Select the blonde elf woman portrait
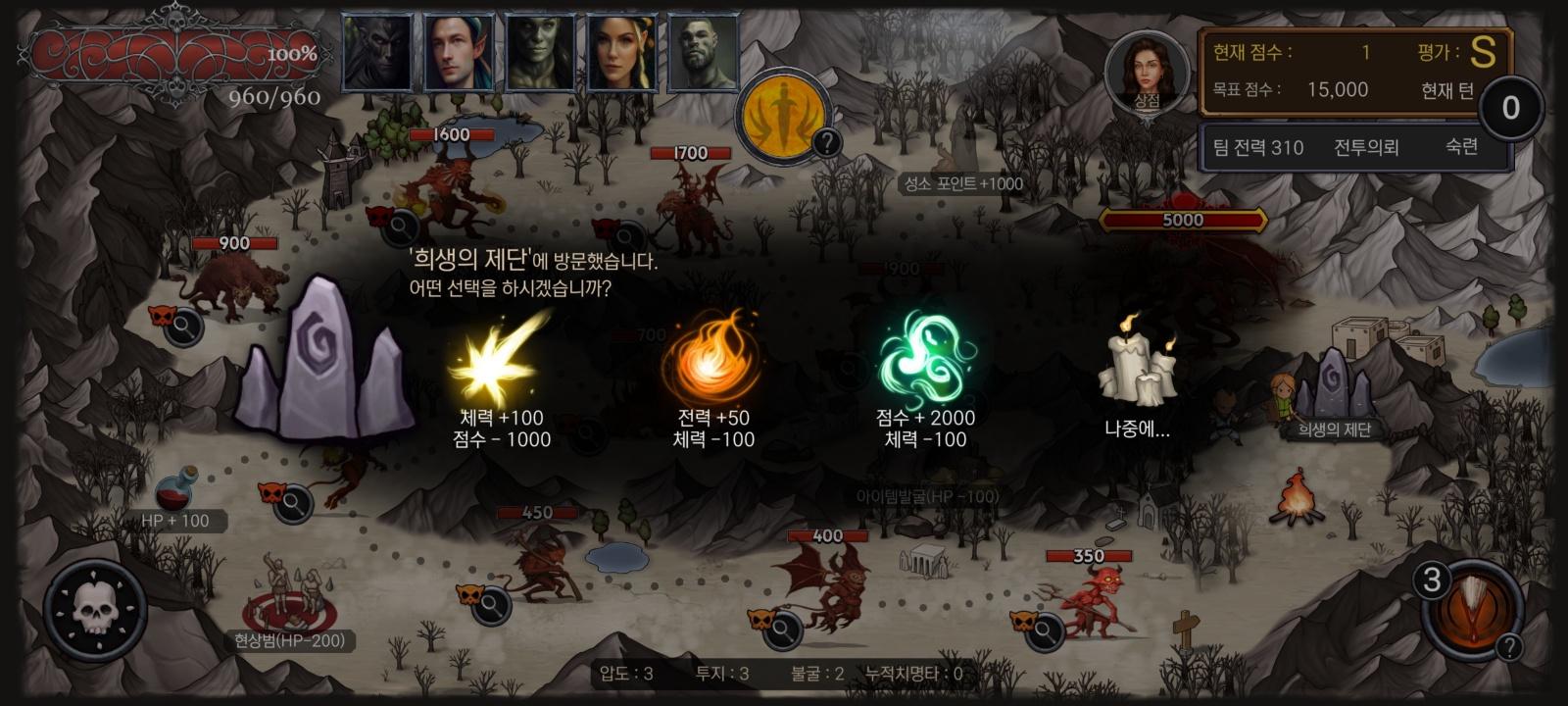The width and height of the screenshot is (1568, 706). (621, 52)
